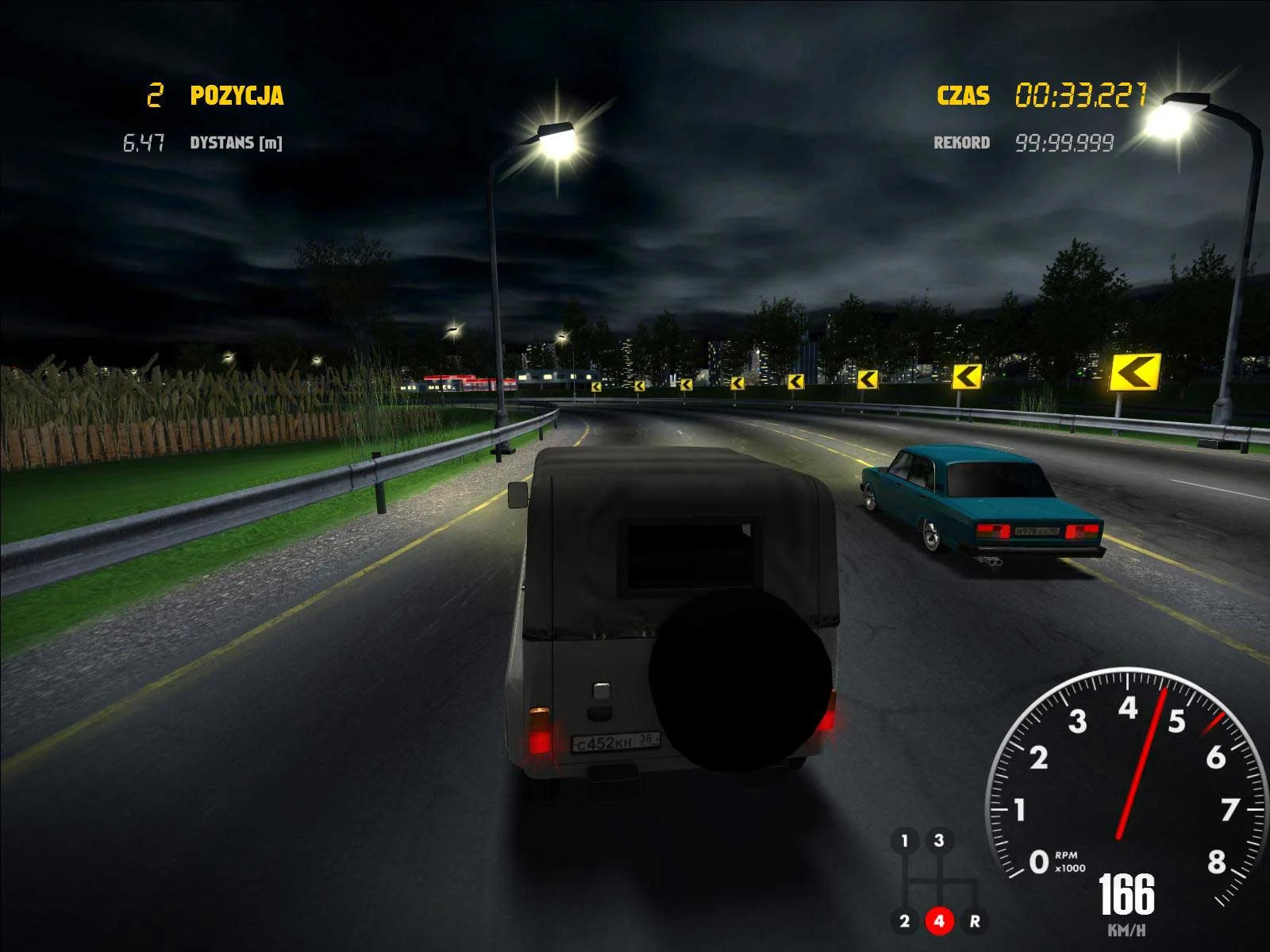Select gear 3 on the shifter diagram

coord(938,840)
